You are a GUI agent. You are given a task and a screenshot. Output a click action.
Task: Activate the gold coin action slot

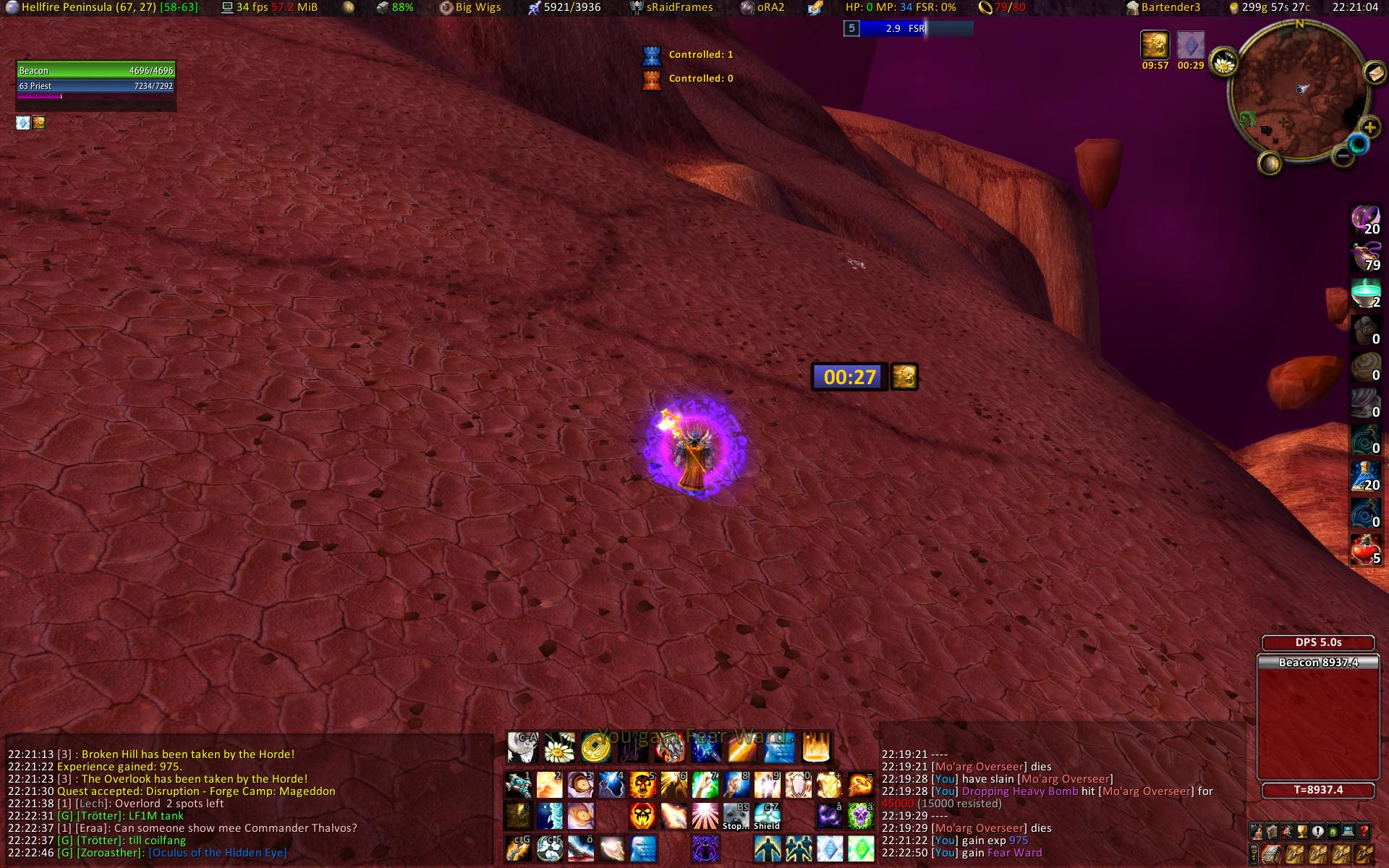595,748
